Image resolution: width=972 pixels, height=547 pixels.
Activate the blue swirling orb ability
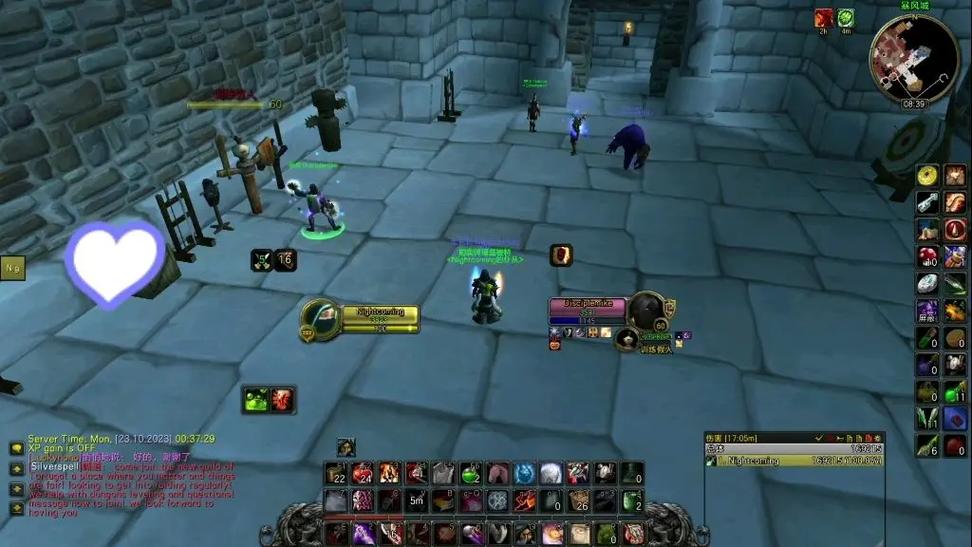524,473
